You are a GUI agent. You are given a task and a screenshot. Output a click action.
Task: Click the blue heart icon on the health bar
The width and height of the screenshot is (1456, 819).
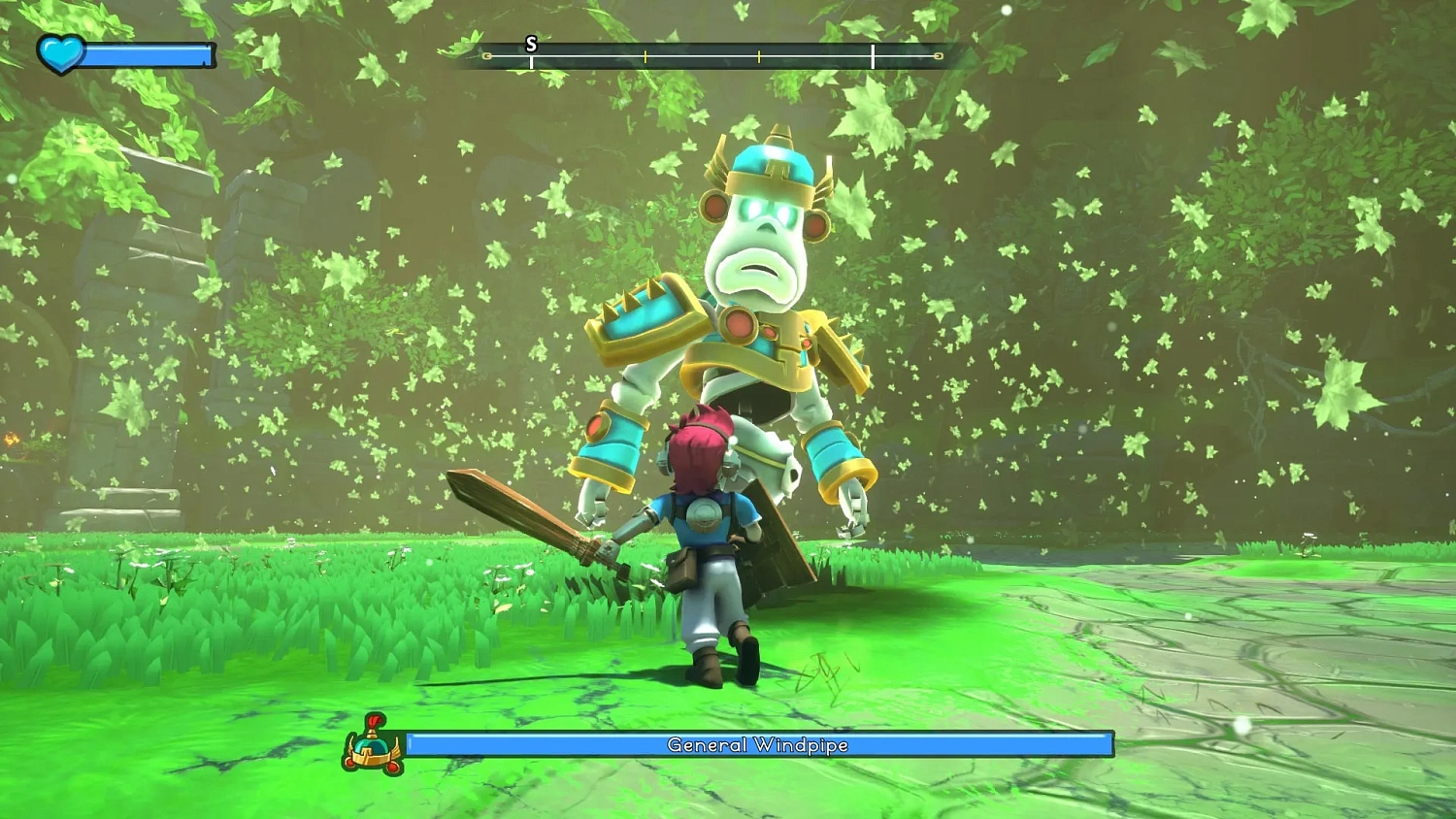tap(58, 54)
